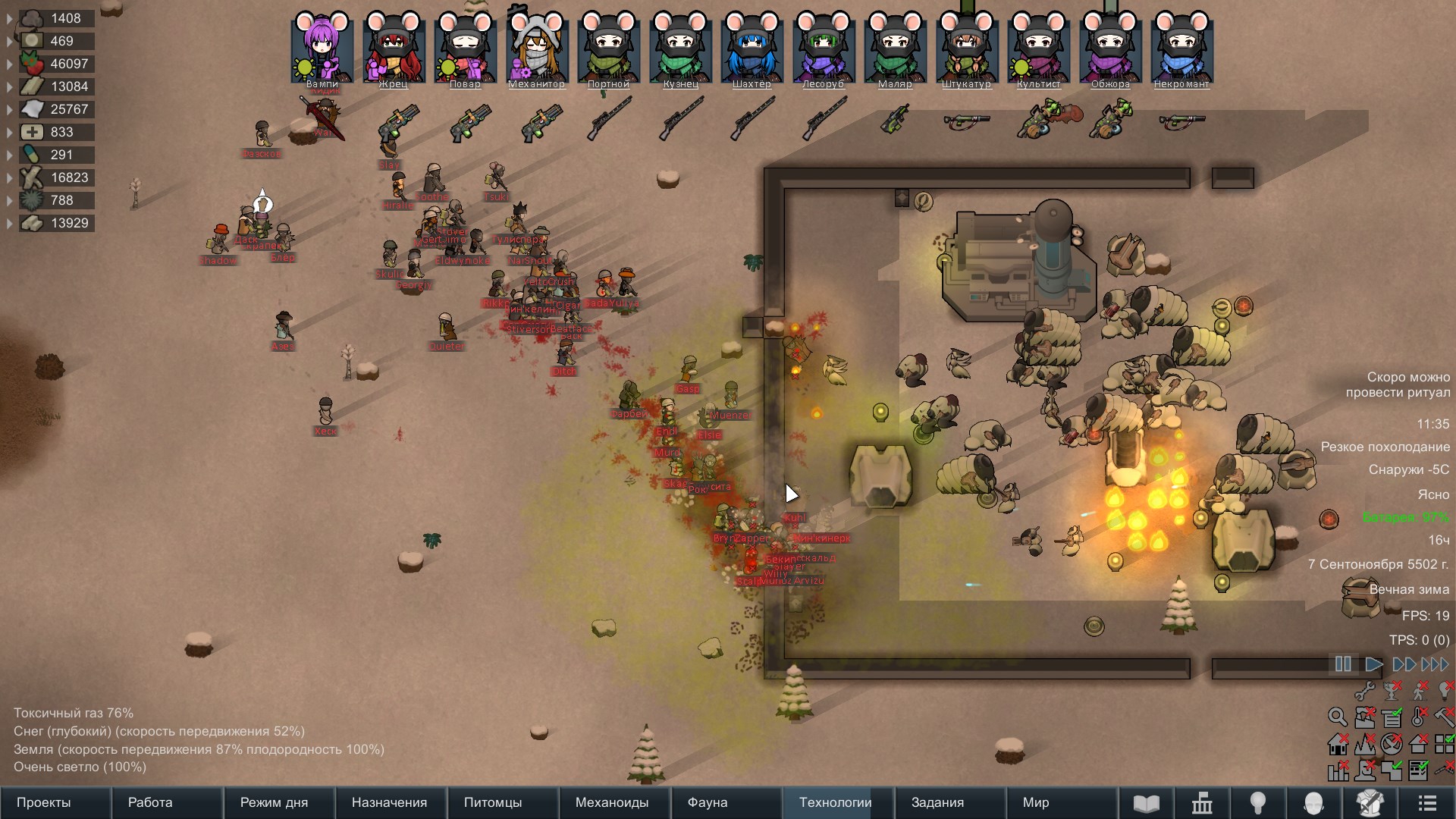Viewport: 1456px width, 819px height.
Task: Set game speed to normal play
Action: 1373,664
